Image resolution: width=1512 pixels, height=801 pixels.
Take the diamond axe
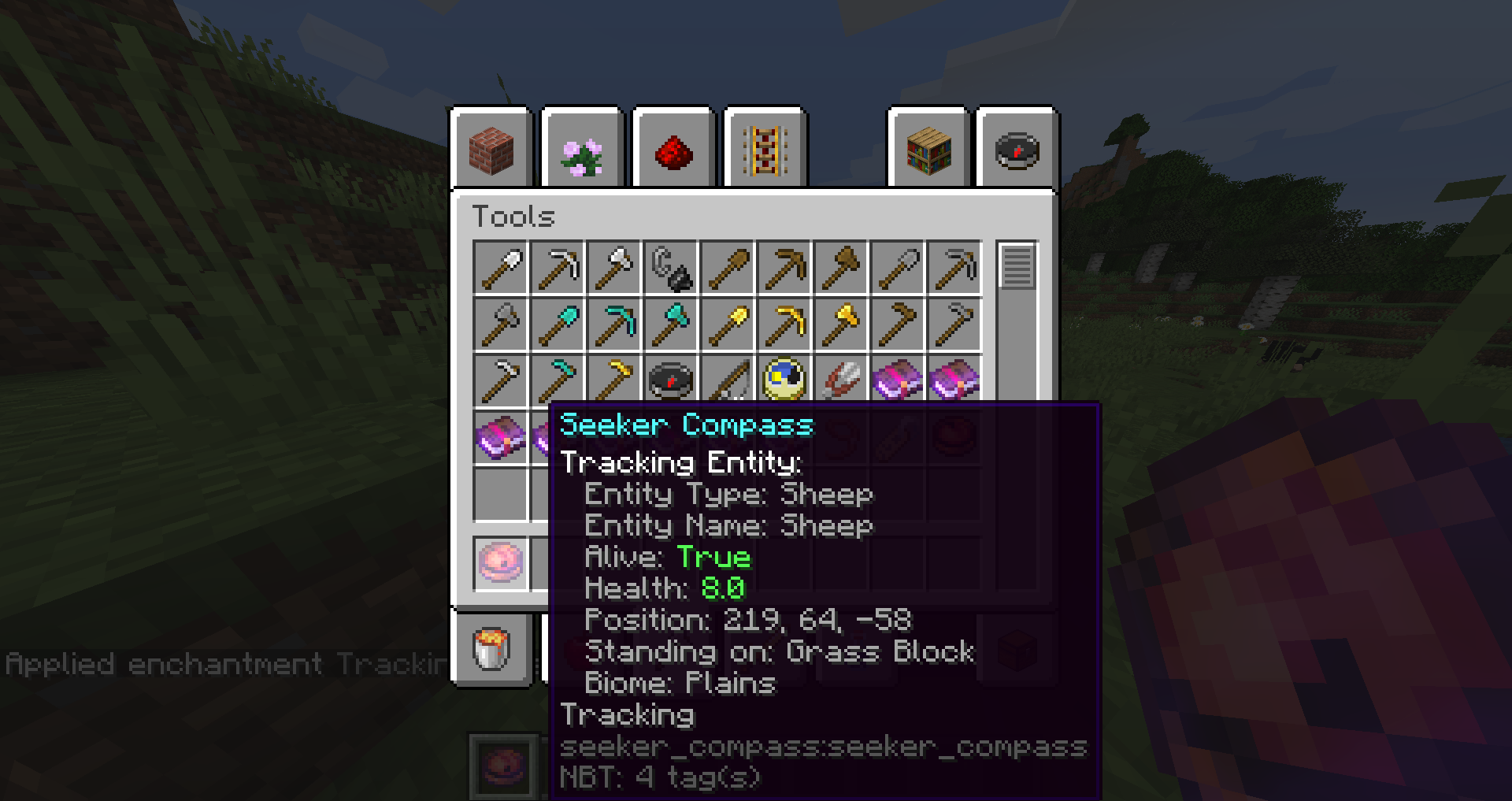[x=671, y=324]
